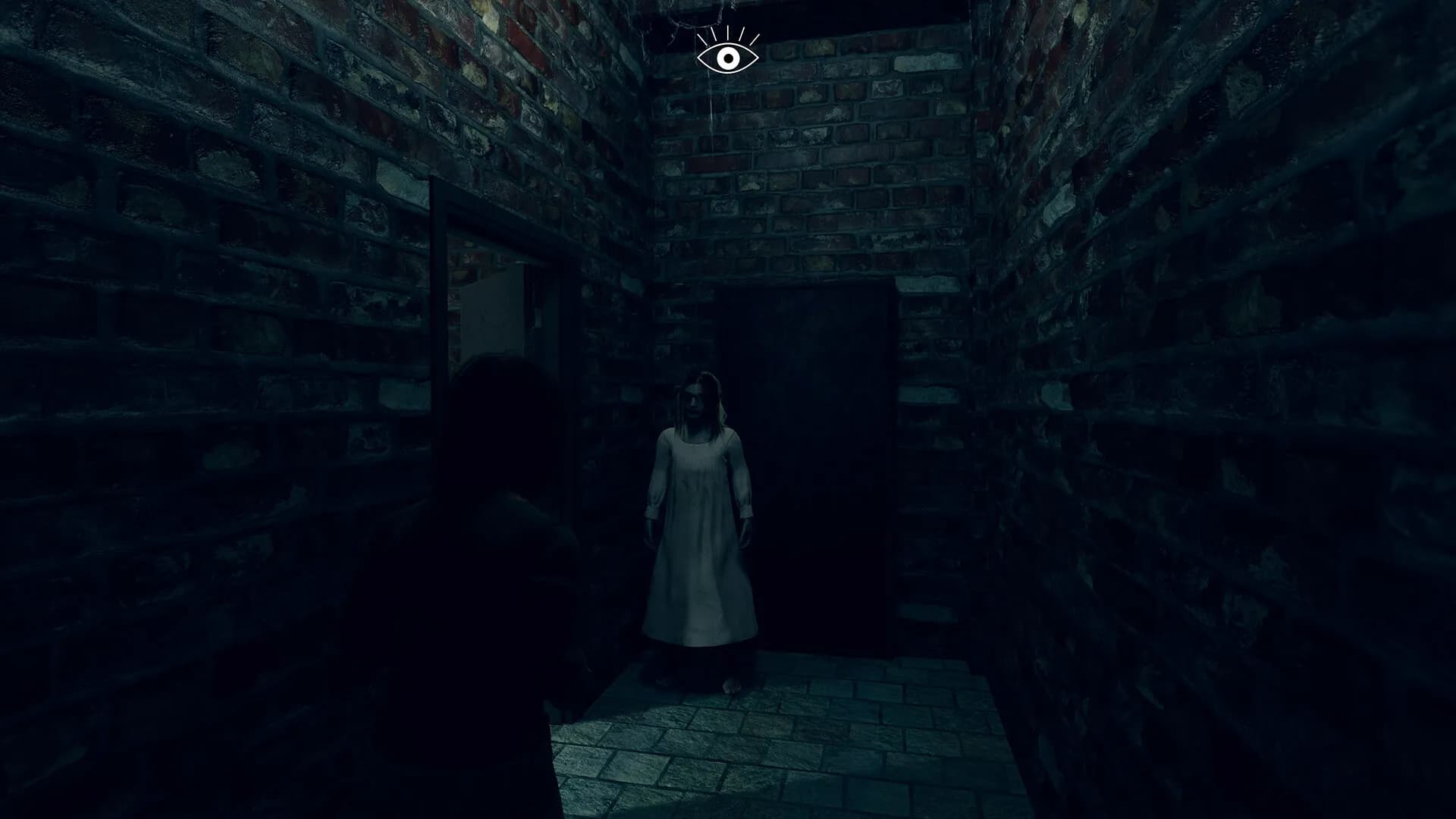Click the white note inside the open doorway
The image size is (1456, 819).
point(491,311)
